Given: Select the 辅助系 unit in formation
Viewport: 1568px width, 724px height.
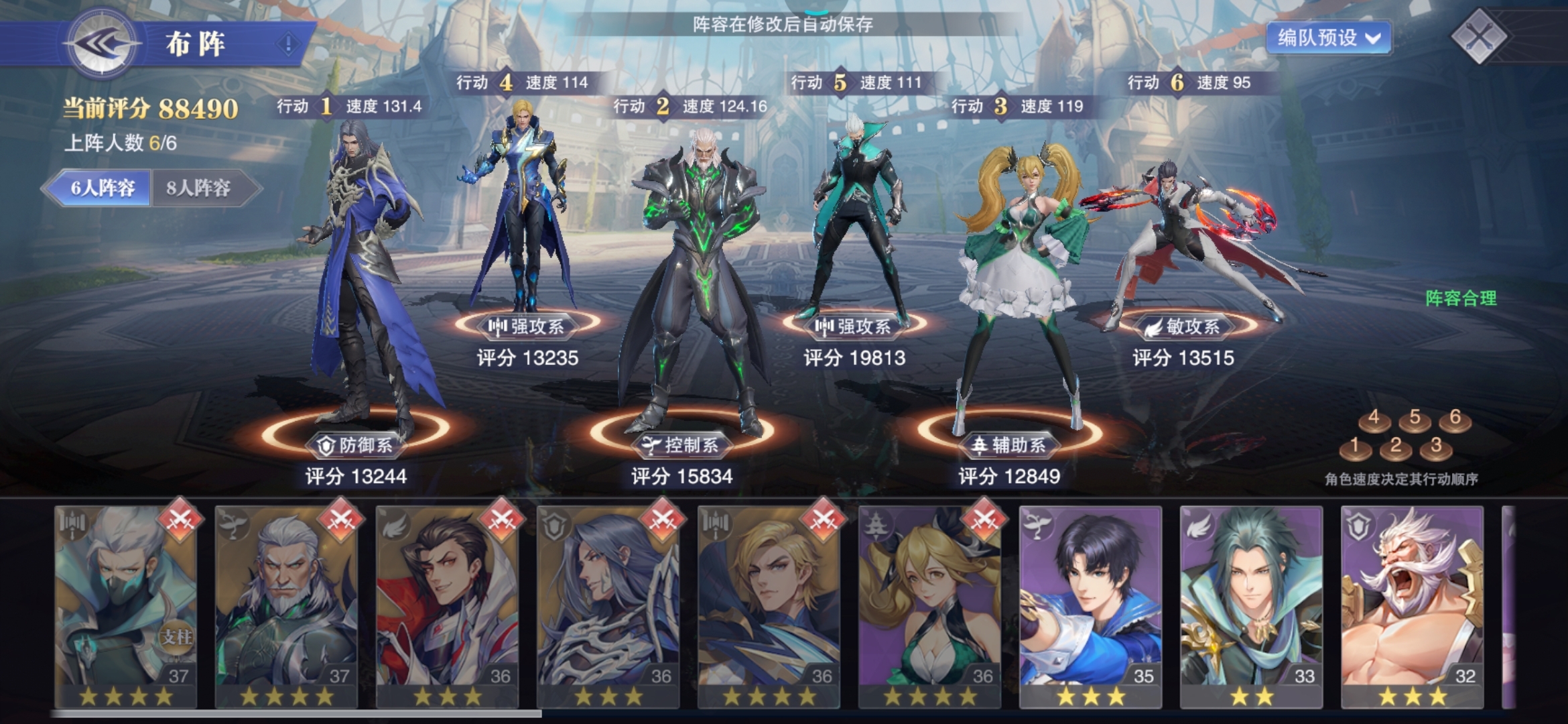Looking at the screenshot, I should 1019,282.
